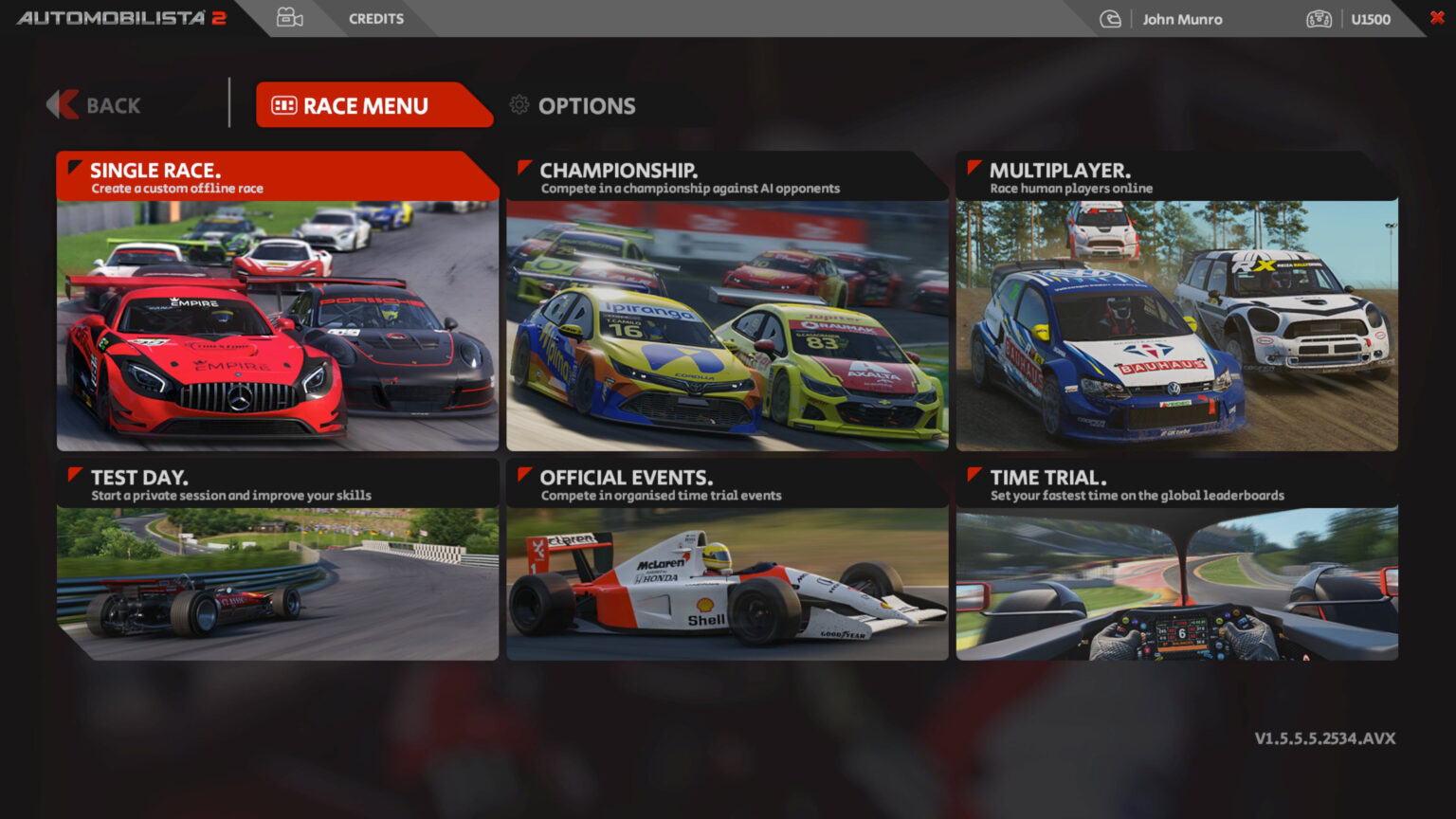Open the Credits menu entry

pos(375,18)
